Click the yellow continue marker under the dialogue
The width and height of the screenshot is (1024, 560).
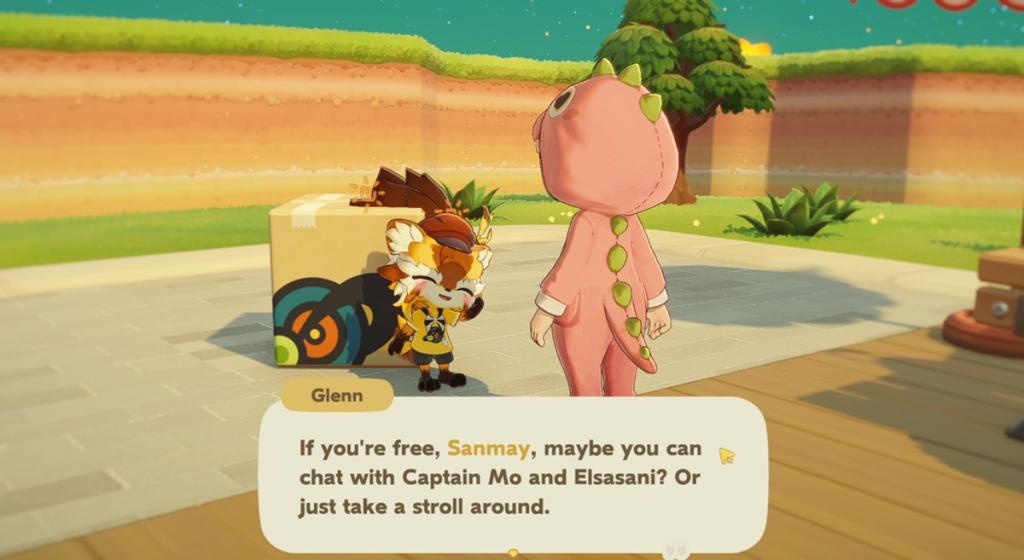pos(513,552)
